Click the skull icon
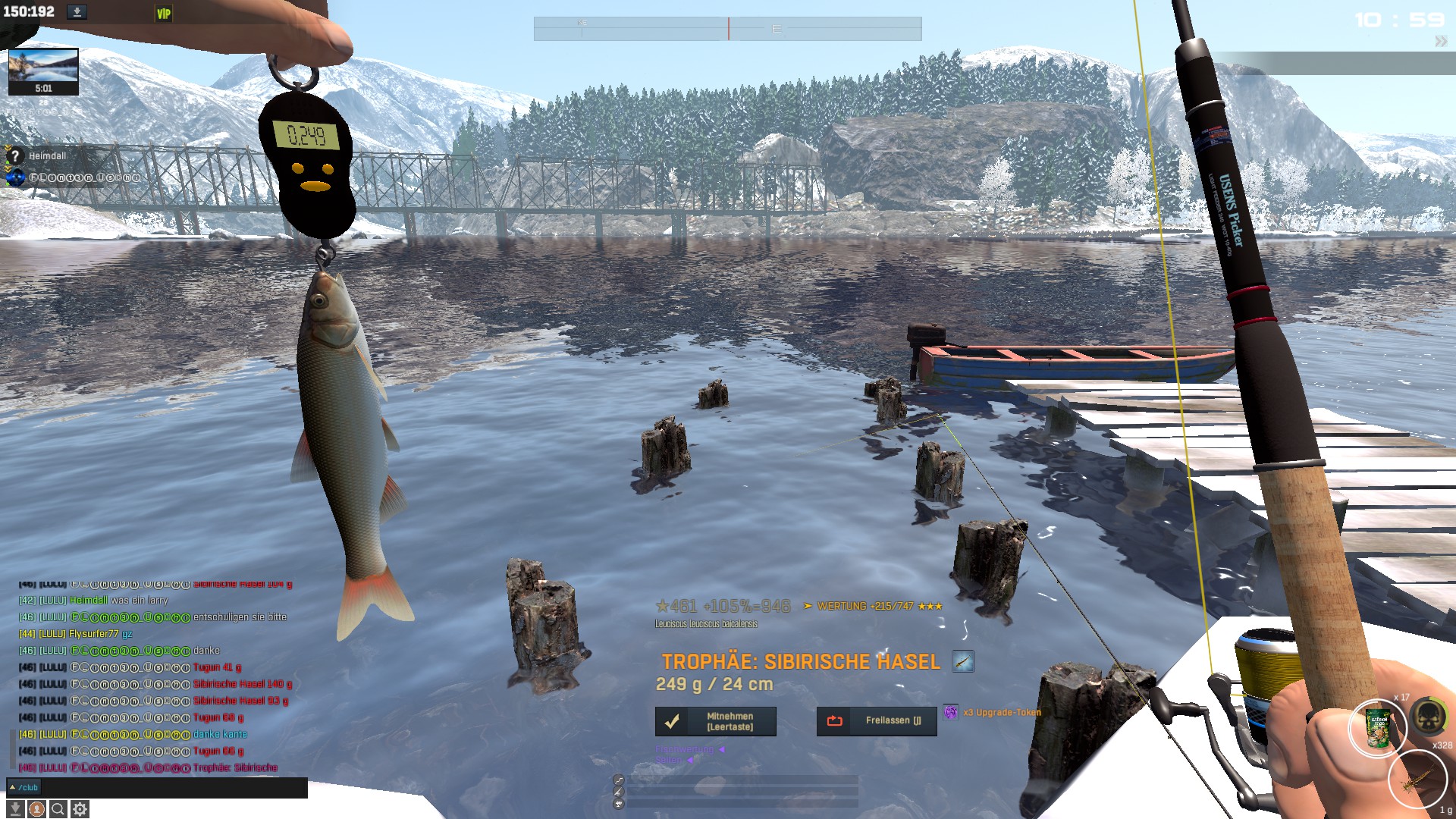 pos(1429,717)
